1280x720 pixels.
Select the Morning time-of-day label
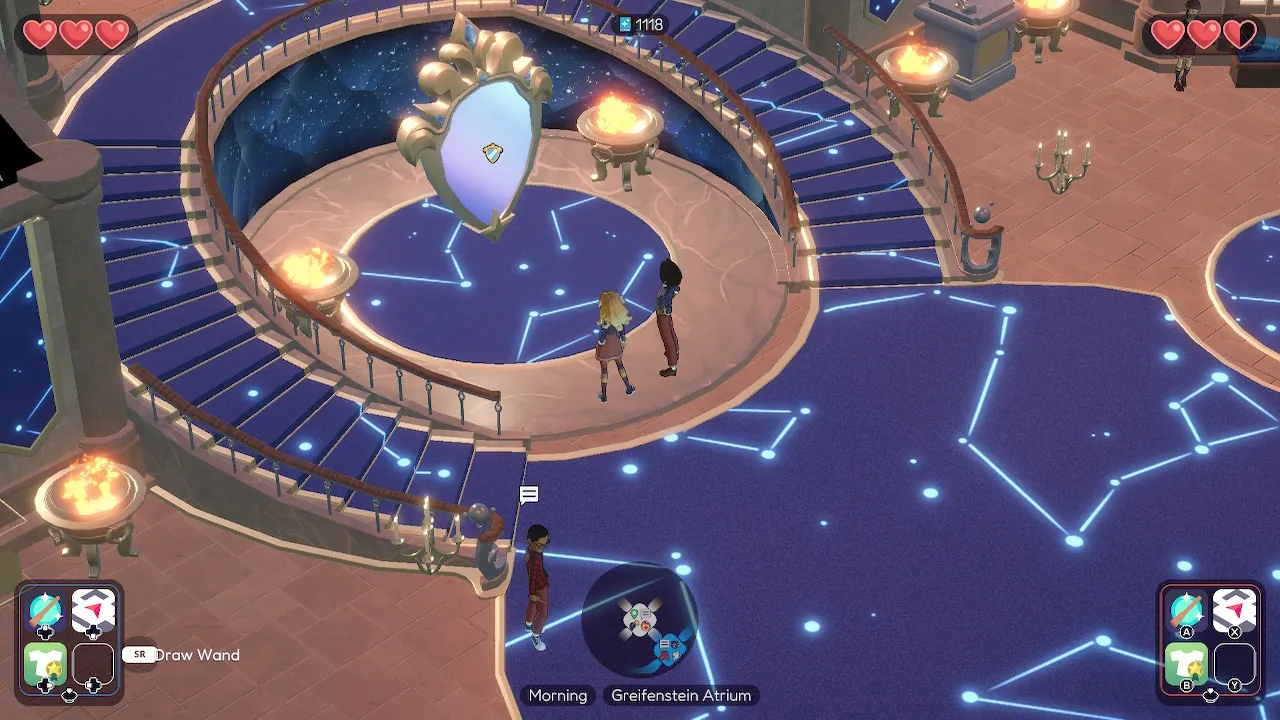pyautogui.click(x=558, y=695)
